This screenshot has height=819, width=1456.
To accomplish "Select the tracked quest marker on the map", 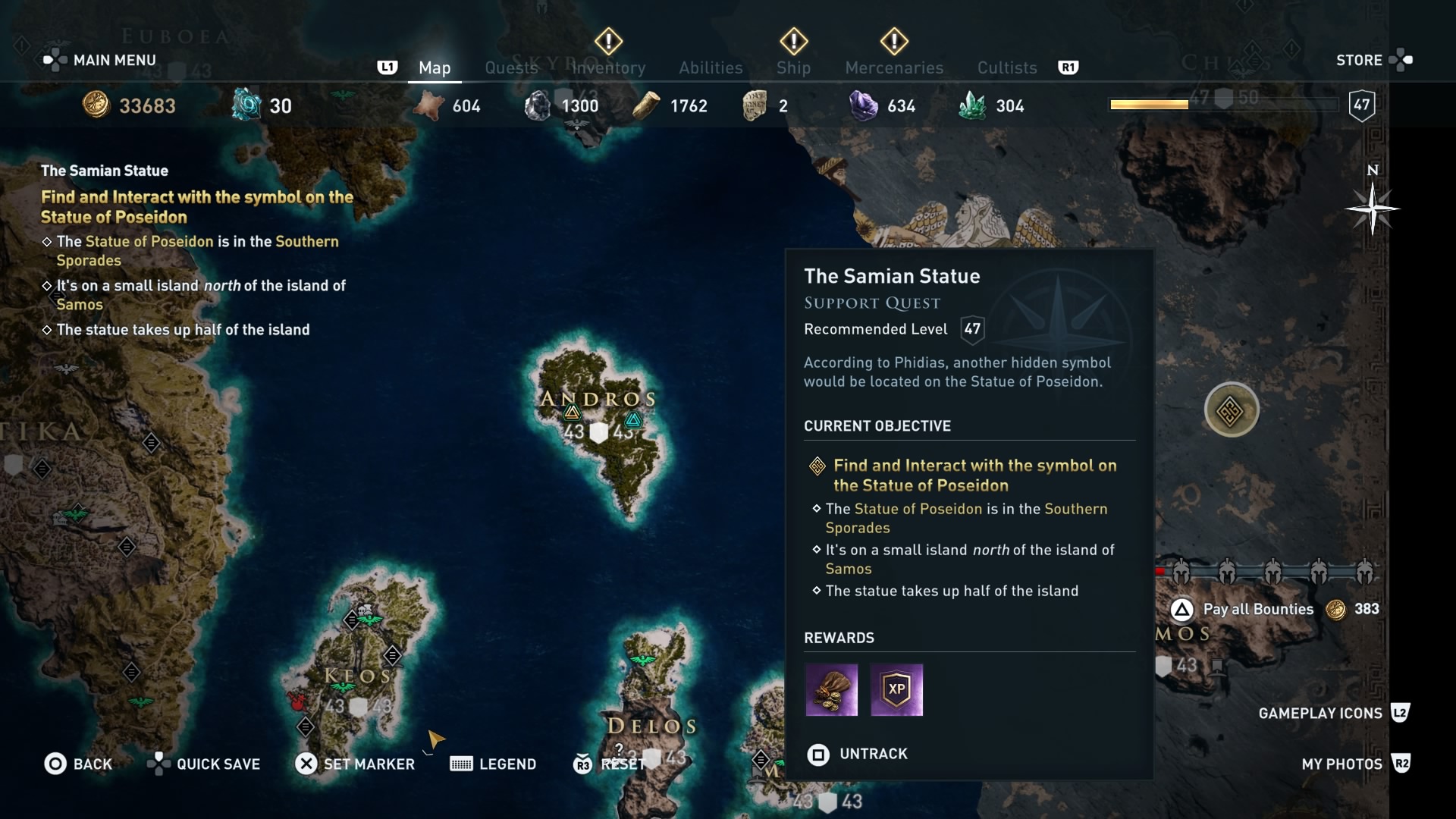I will (x=1231, y=410).
